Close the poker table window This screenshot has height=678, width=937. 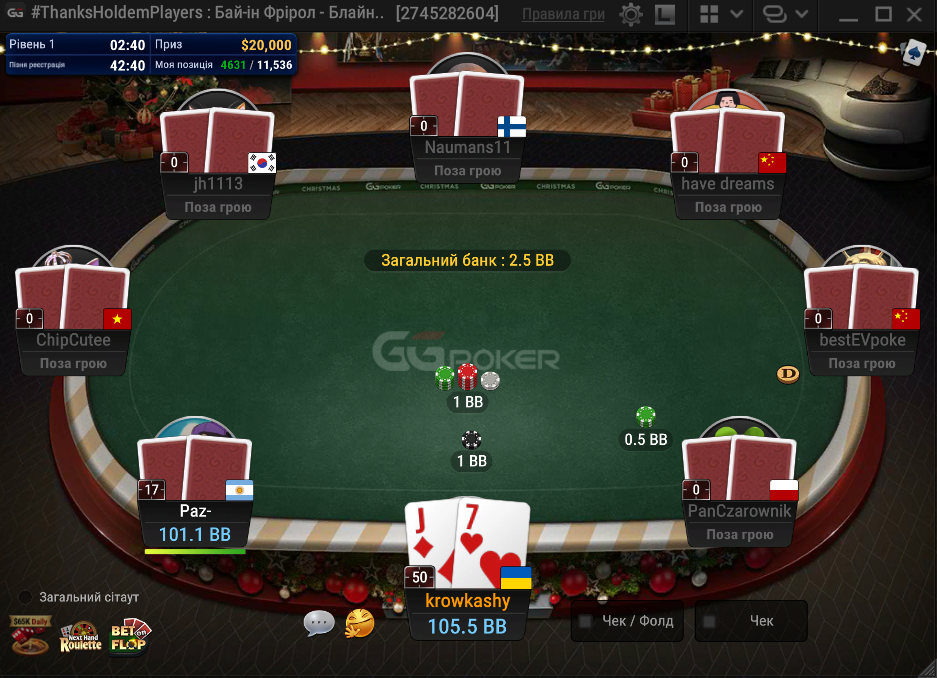point(915,14)
